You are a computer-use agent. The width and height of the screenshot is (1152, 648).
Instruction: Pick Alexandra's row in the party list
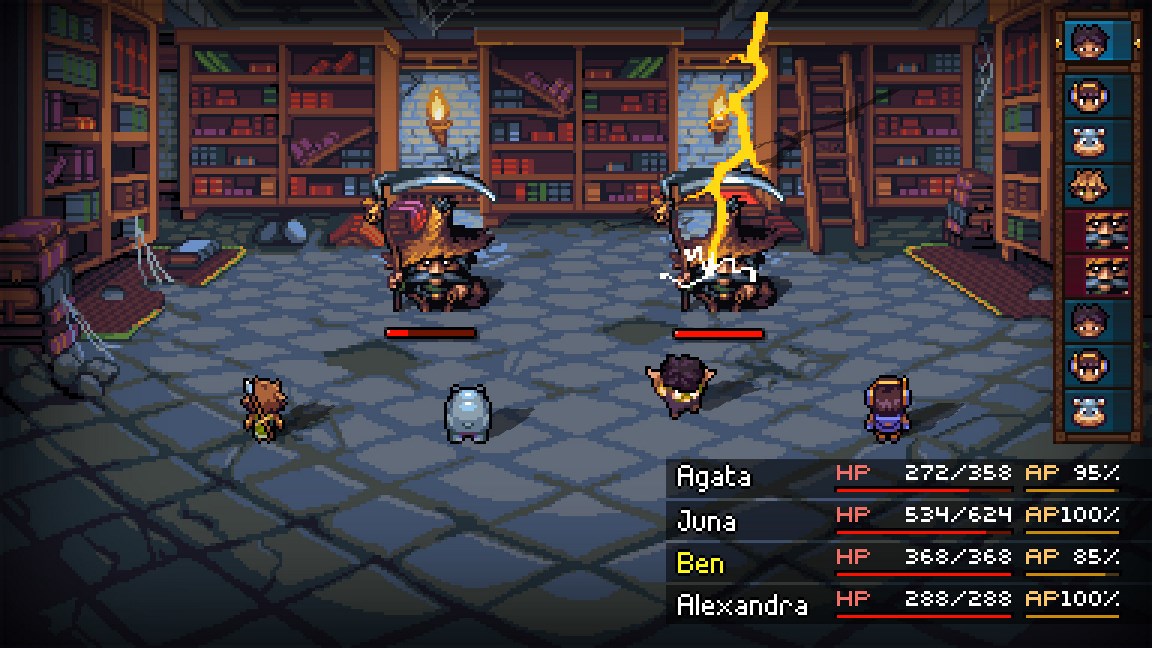click(x=896, y=604)
